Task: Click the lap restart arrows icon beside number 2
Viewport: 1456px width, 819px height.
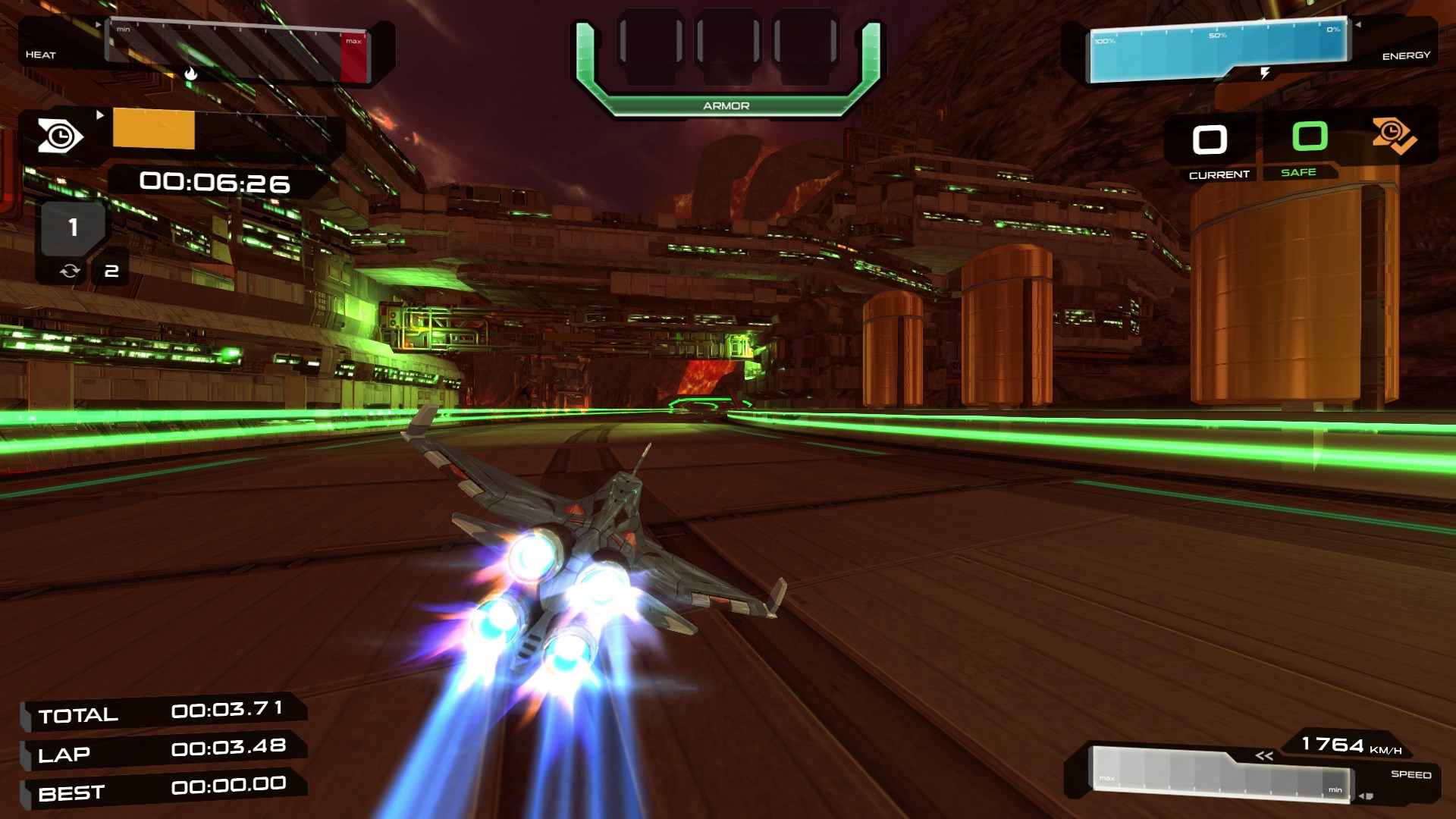Action: coord(70,270)
